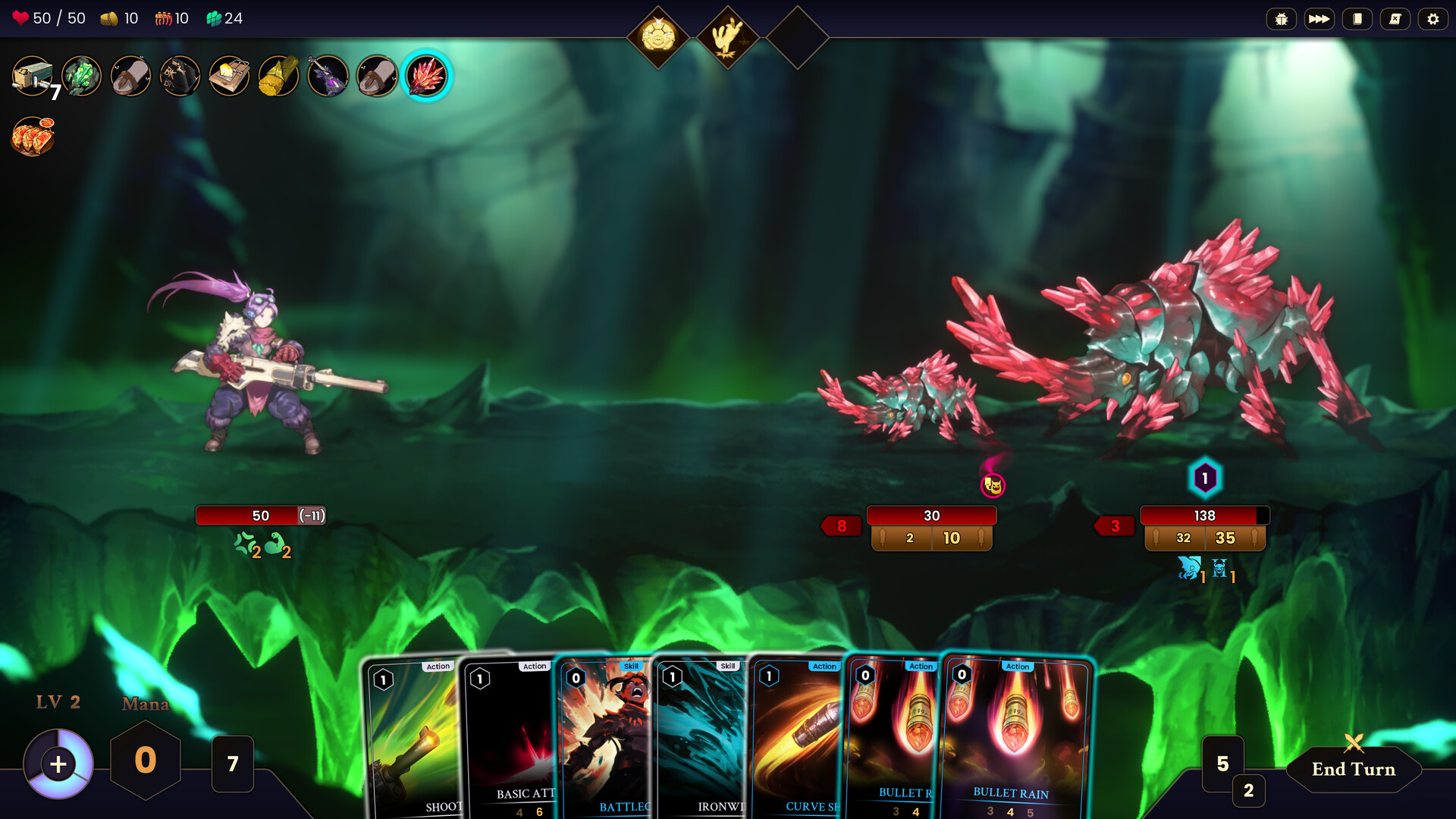Click the abandon run scroll icon
Screen dimensions: 1456x819
(x=1395, y=19)
